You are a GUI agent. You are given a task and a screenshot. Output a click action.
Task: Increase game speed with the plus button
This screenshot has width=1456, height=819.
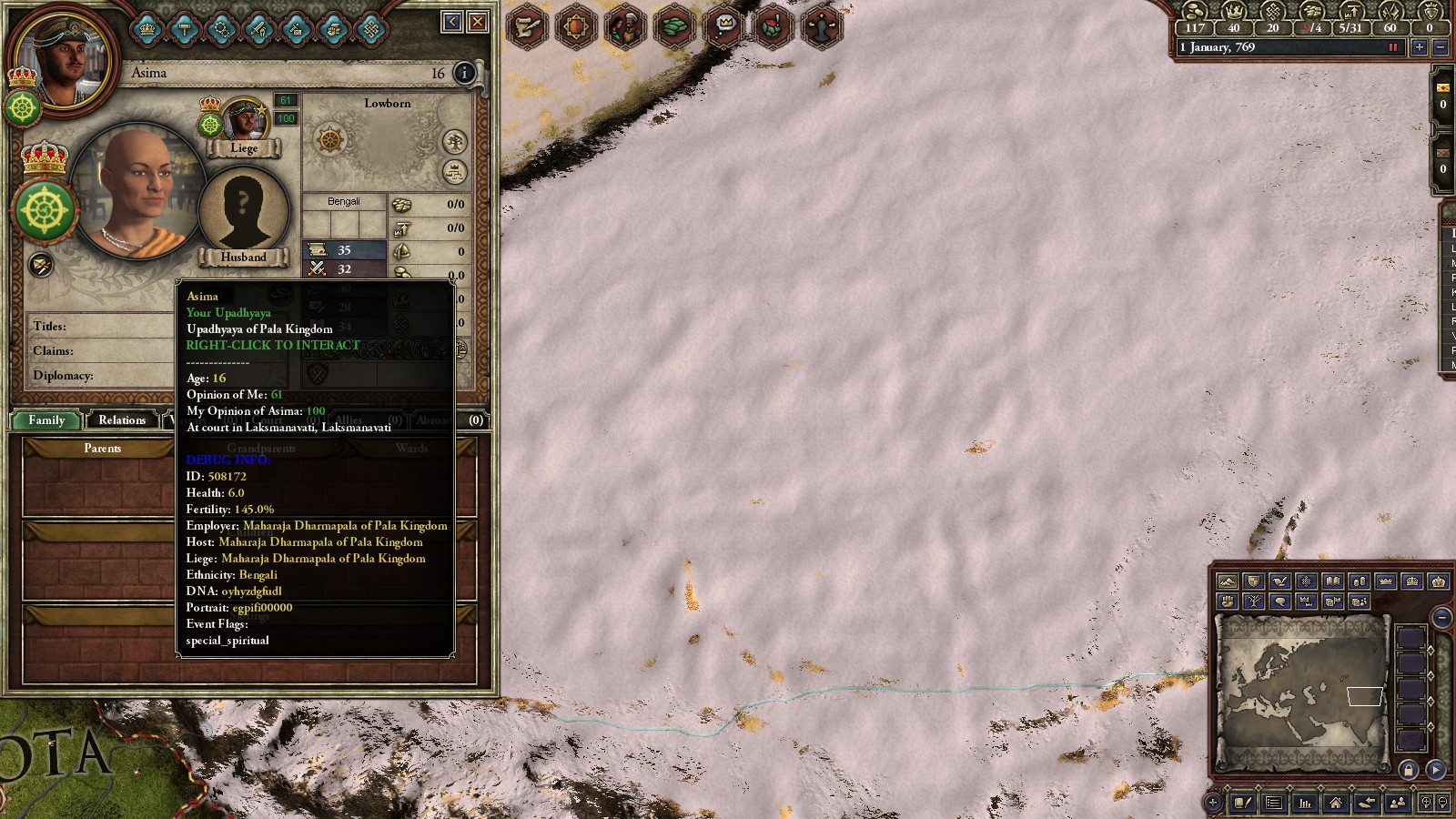click(1419, 47)
